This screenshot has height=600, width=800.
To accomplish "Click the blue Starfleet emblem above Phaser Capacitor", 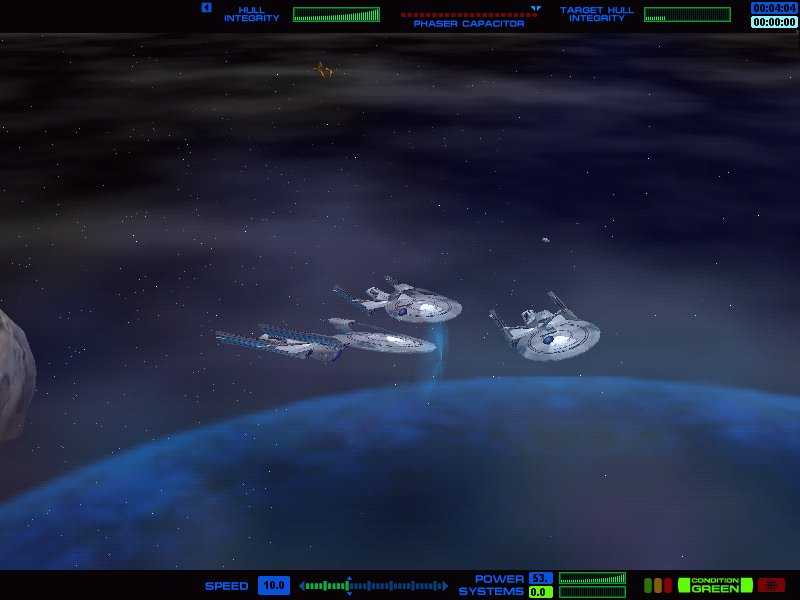I will [x=536, y=9].
